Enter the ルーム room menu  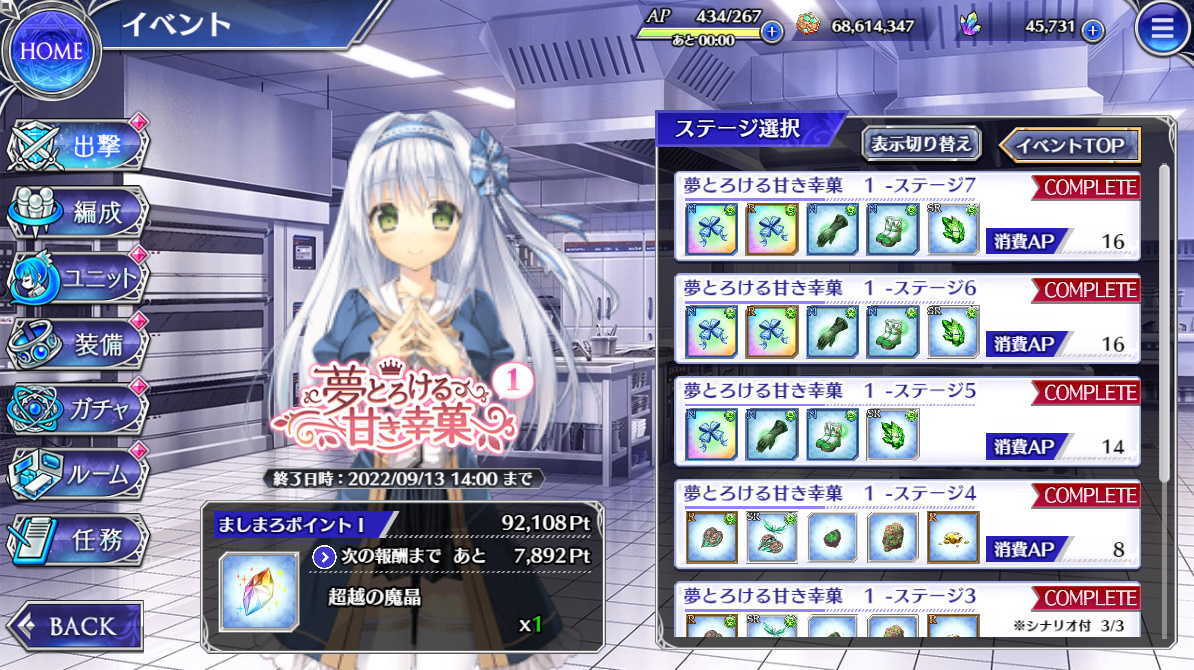click(x=80, y=474)
